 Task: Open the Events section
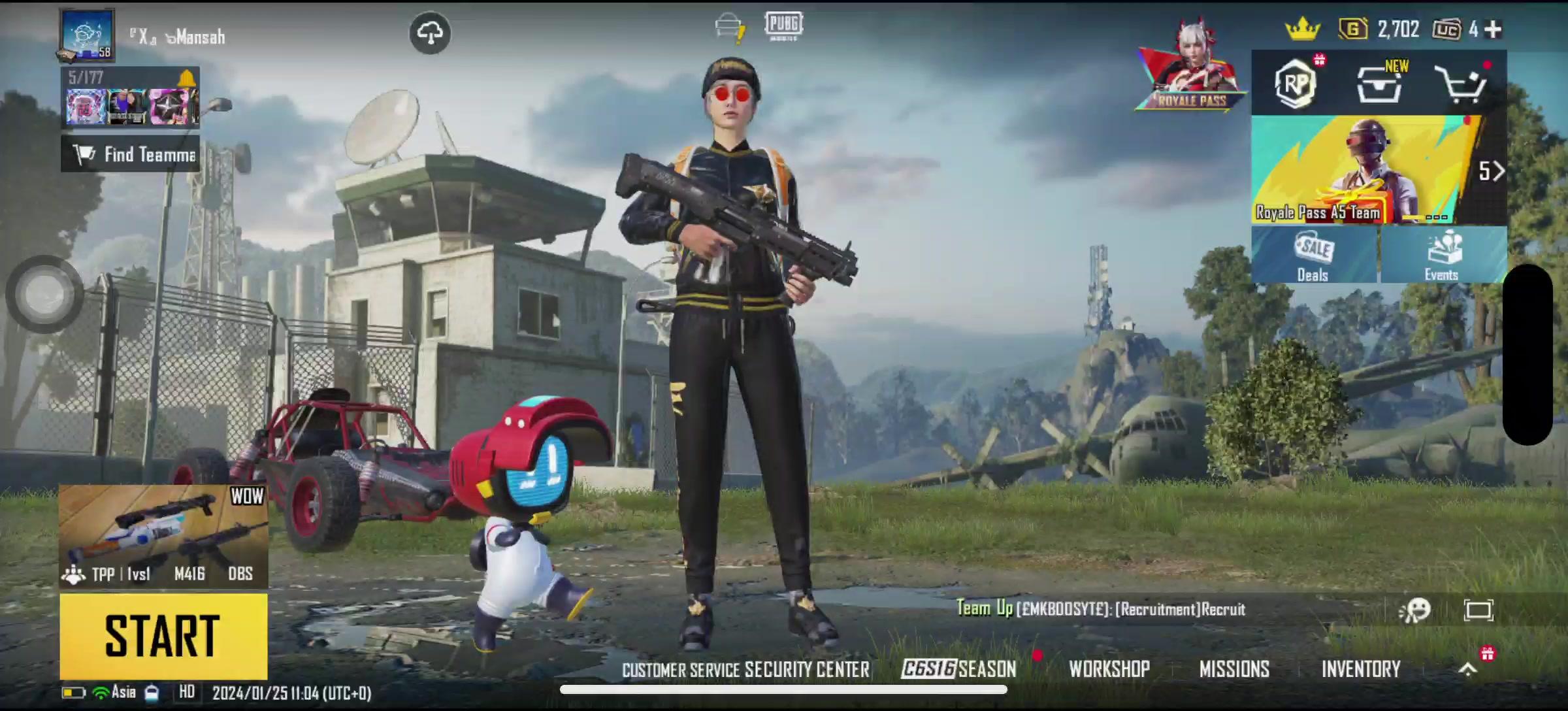1442,256
